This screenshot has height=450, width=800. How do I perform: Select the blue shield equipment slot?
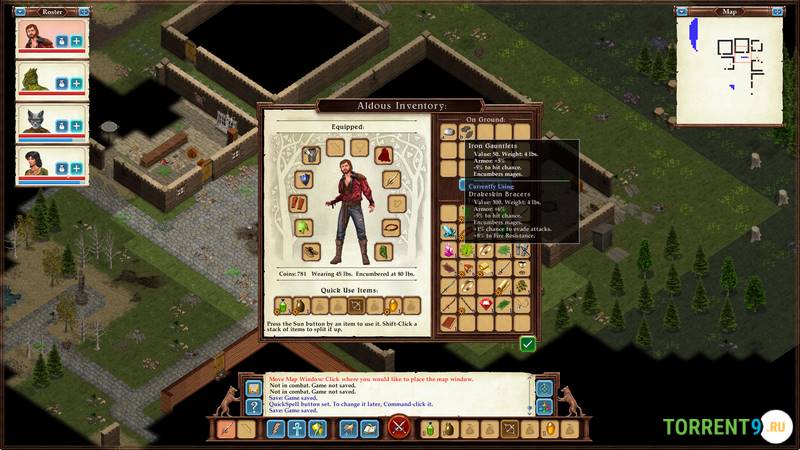pyautogui.click(x=304, y=180)
